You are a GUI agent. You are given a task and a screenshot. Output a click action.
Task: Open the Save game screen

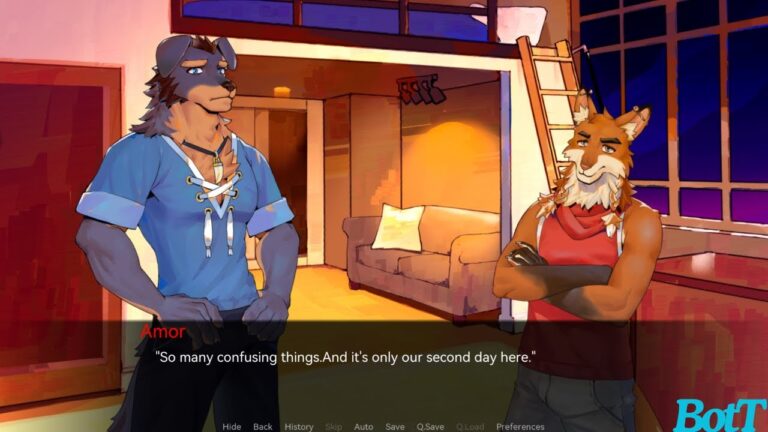395,427
